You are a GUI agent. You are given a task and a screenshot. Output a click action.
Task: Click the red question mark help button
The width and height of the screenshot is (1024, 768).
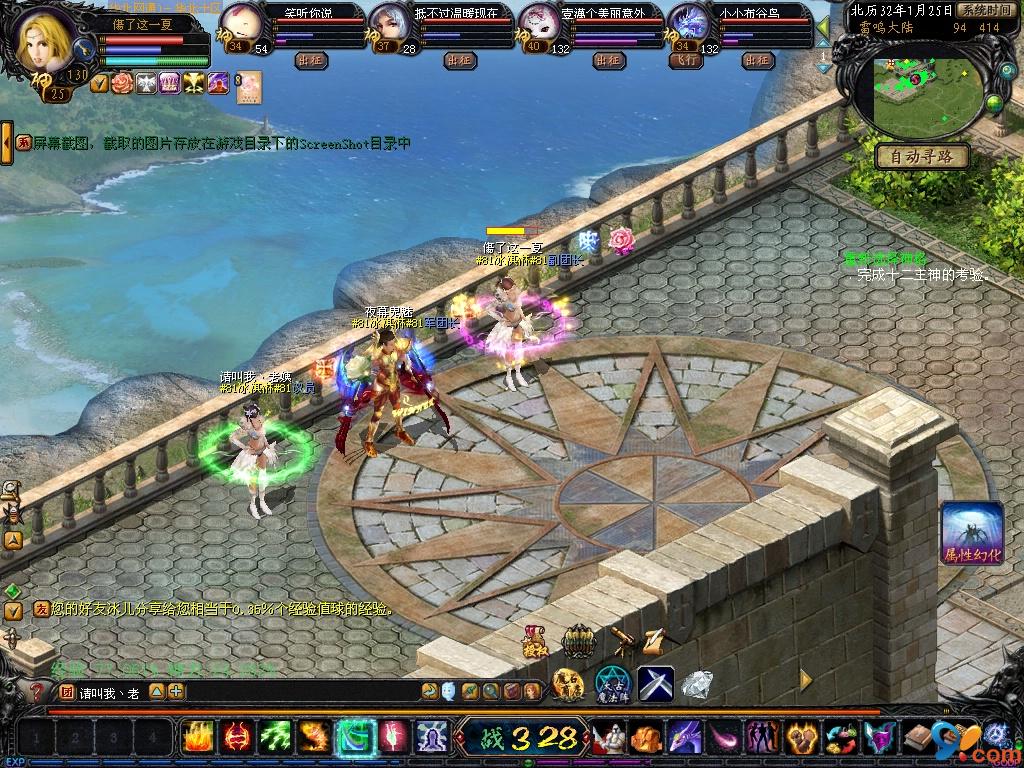pos(37,691)
